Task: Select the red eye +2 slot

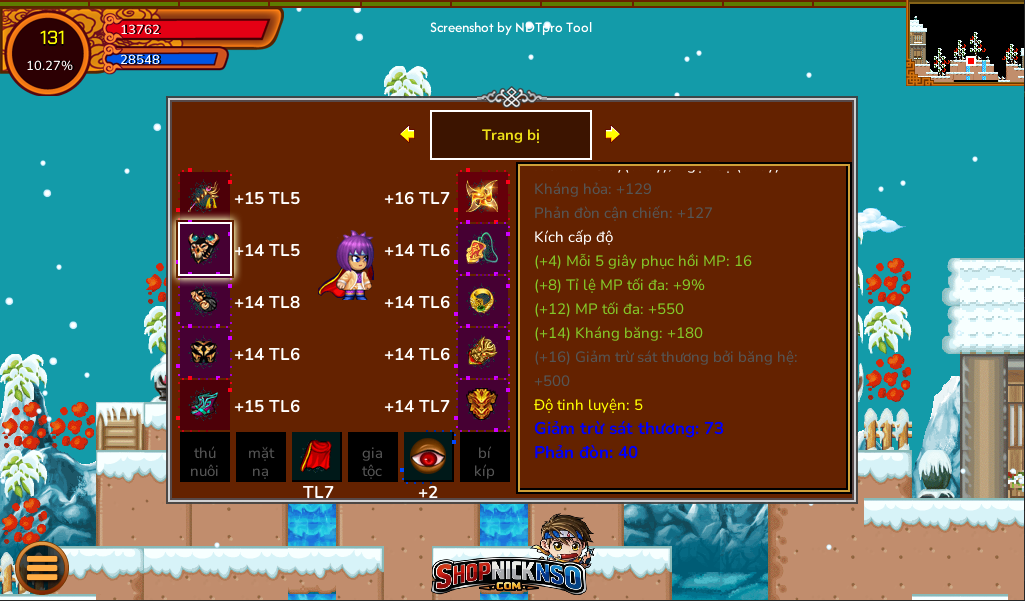Action: [429, 457]
